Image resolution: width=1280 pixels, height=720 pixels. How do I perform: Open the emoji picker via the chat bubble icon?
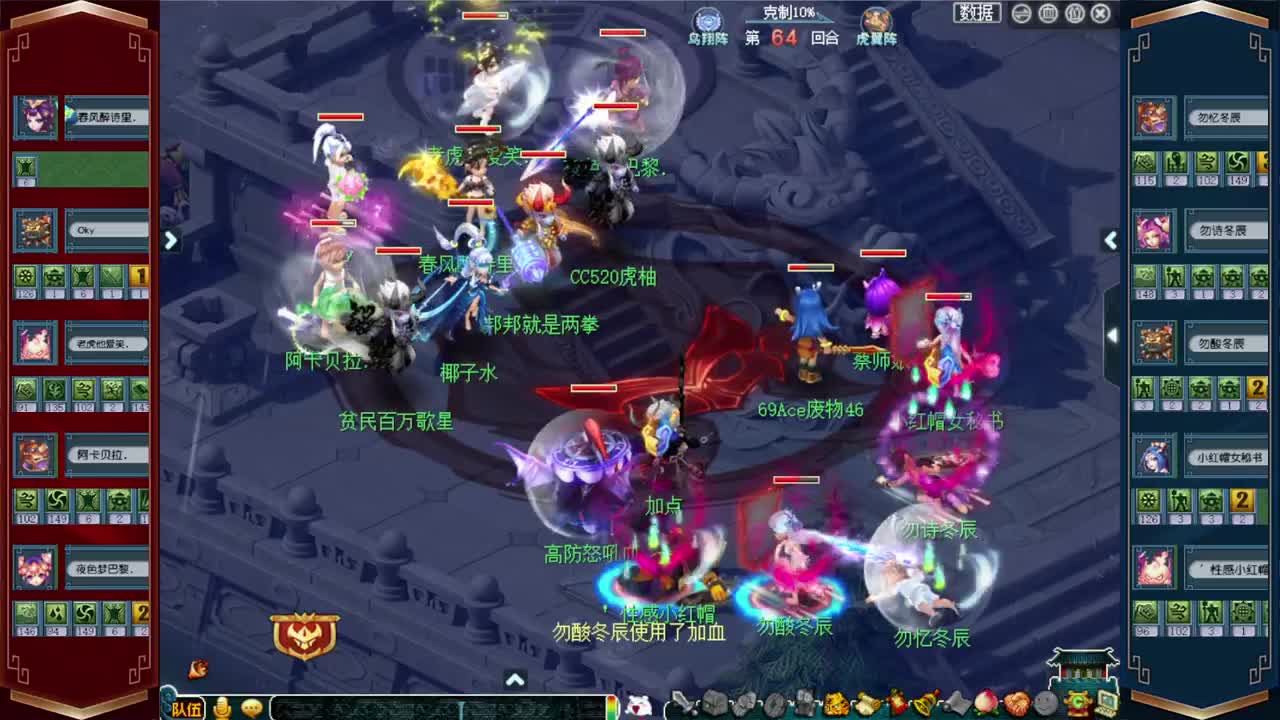tap(252, 707)
